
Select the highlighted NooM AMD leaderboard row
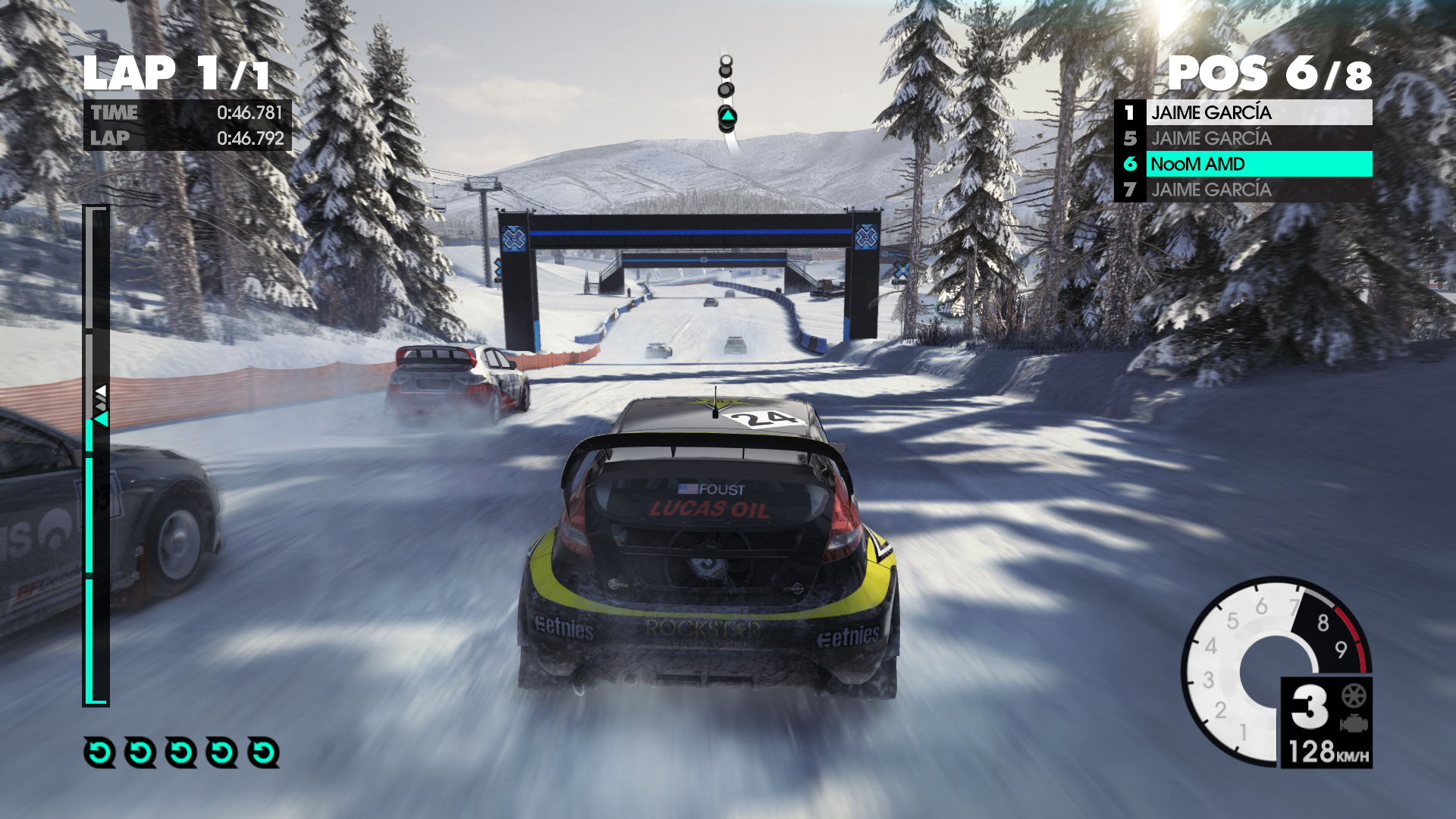tap(1244, 164)
